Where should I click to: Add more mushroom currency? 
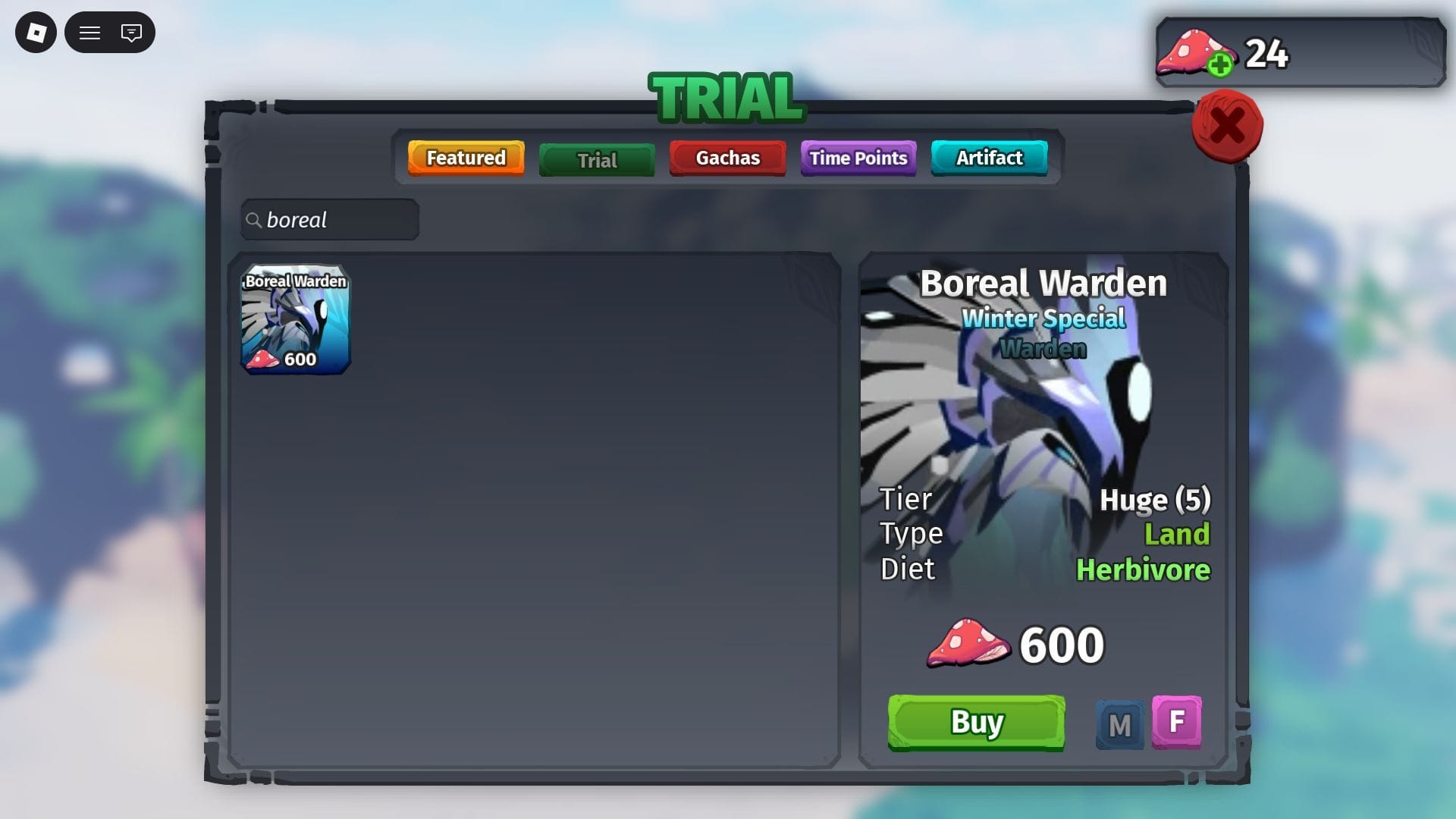click(1219, 65)
